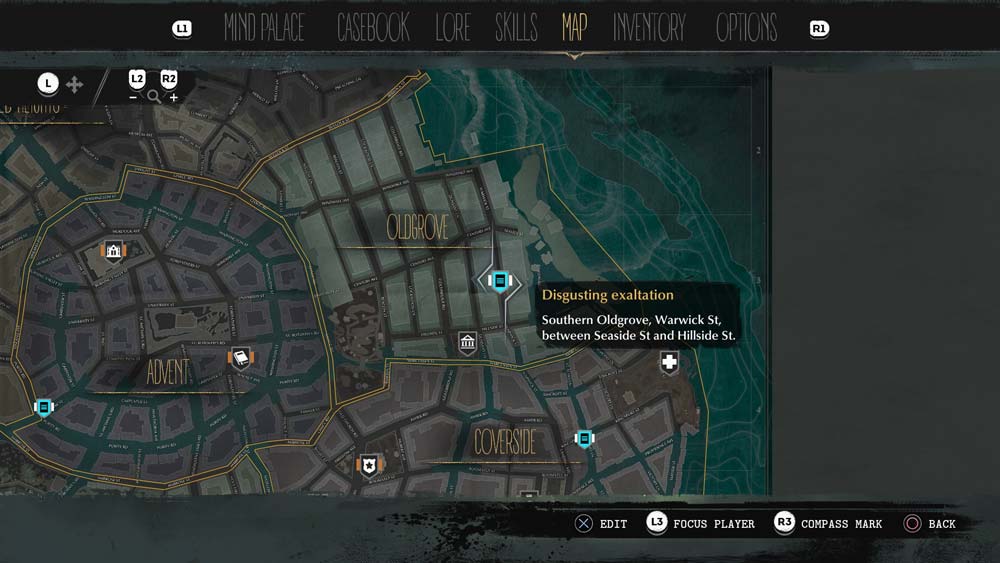
Task: Switch to the Casebook tab
Action: 373,28
